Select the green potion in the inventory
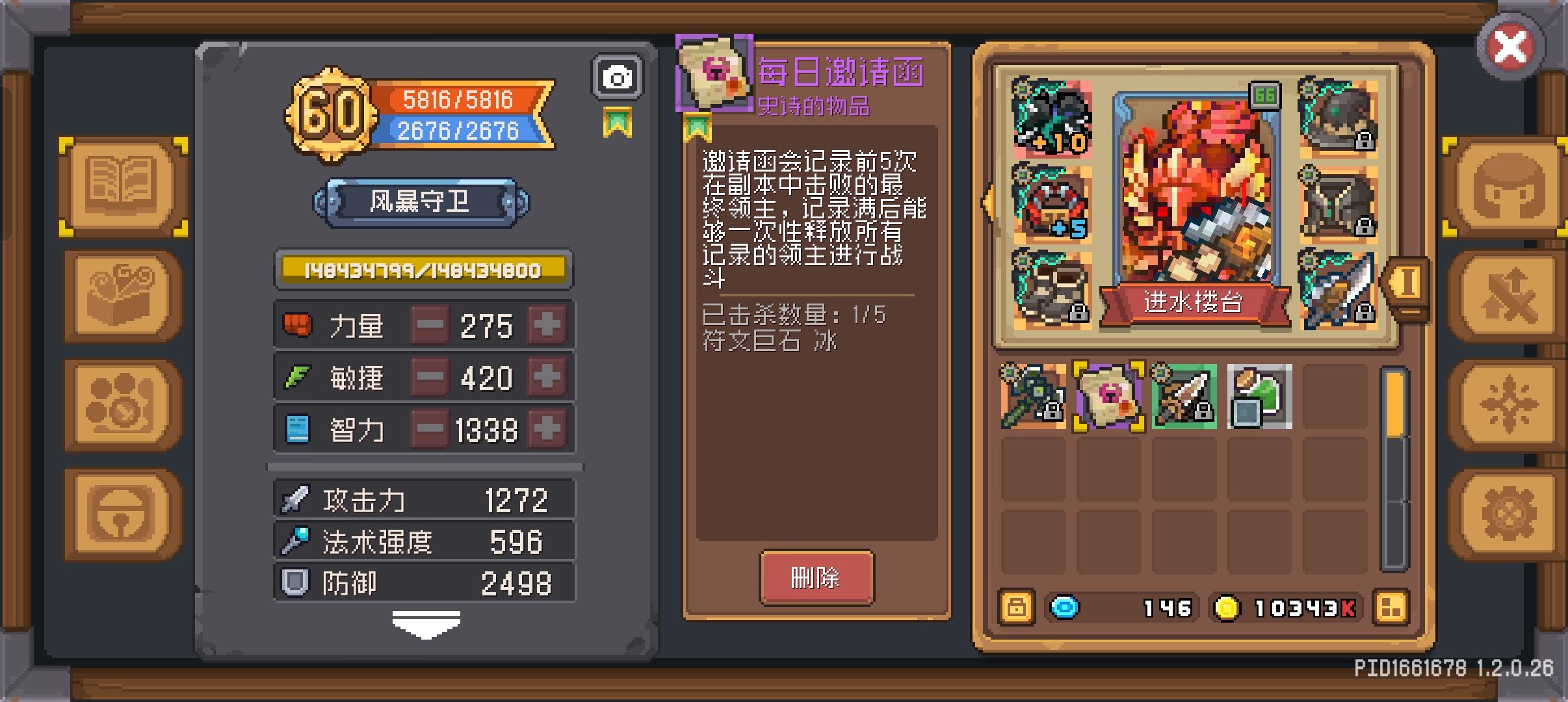 point(1261,396)
